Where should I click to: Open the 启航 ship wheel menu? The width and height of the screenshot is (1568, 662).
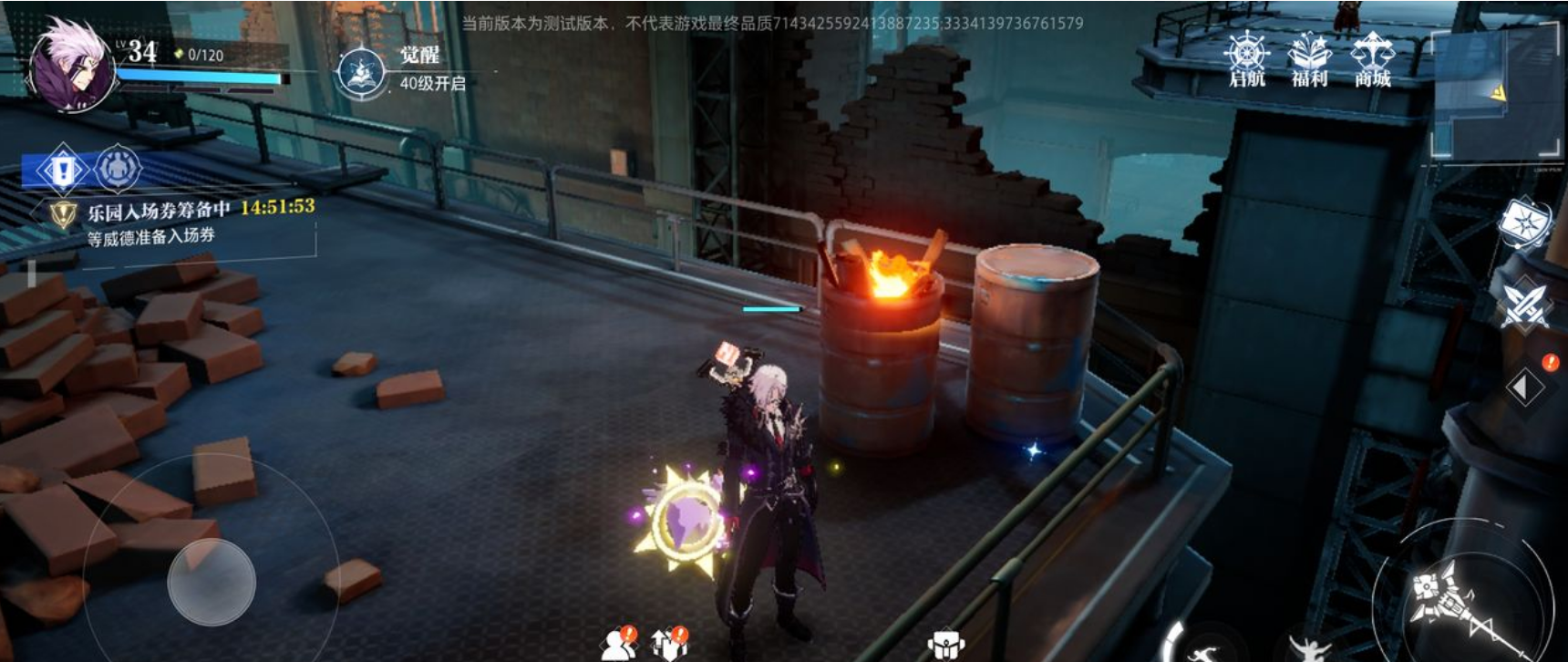pos(1246,59)
